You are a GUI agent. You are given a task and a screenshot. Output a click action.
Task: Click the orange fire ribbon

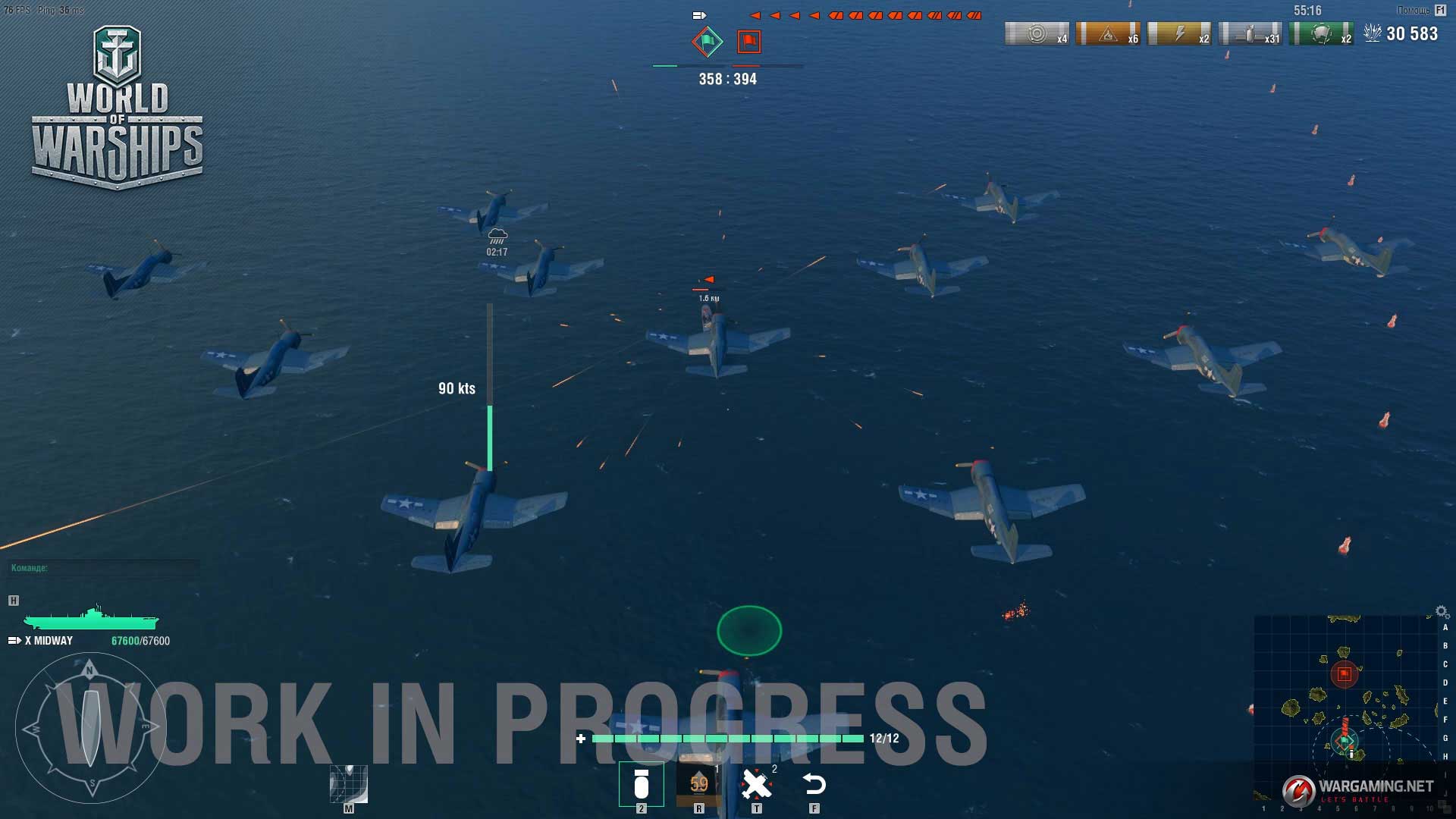click(1108, 34)
